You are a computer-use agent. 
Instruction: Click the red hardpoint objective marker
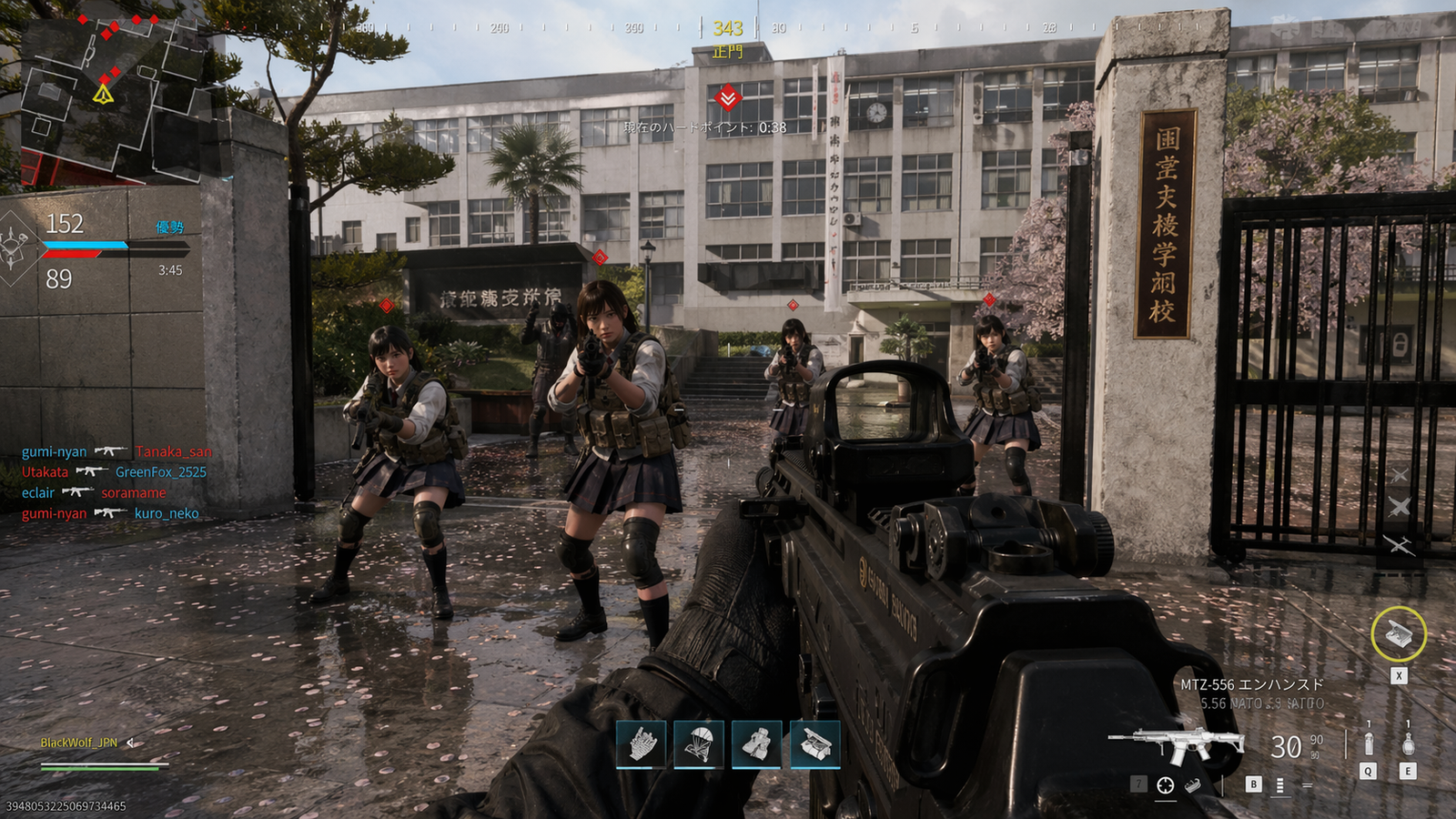727,97
